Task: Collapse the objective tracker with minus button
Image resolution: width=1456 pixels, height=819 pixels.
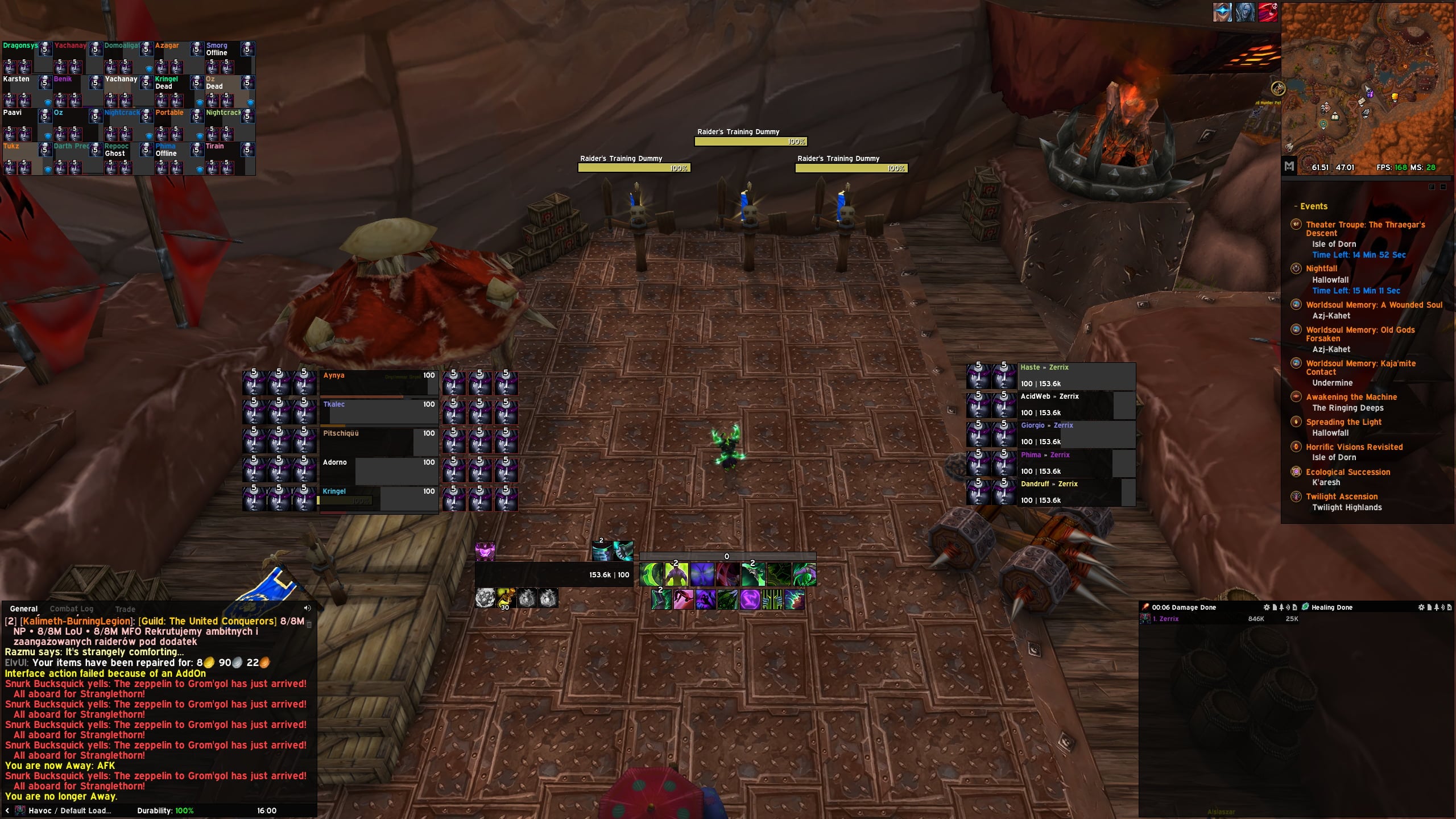Action: pos(1443,187)
